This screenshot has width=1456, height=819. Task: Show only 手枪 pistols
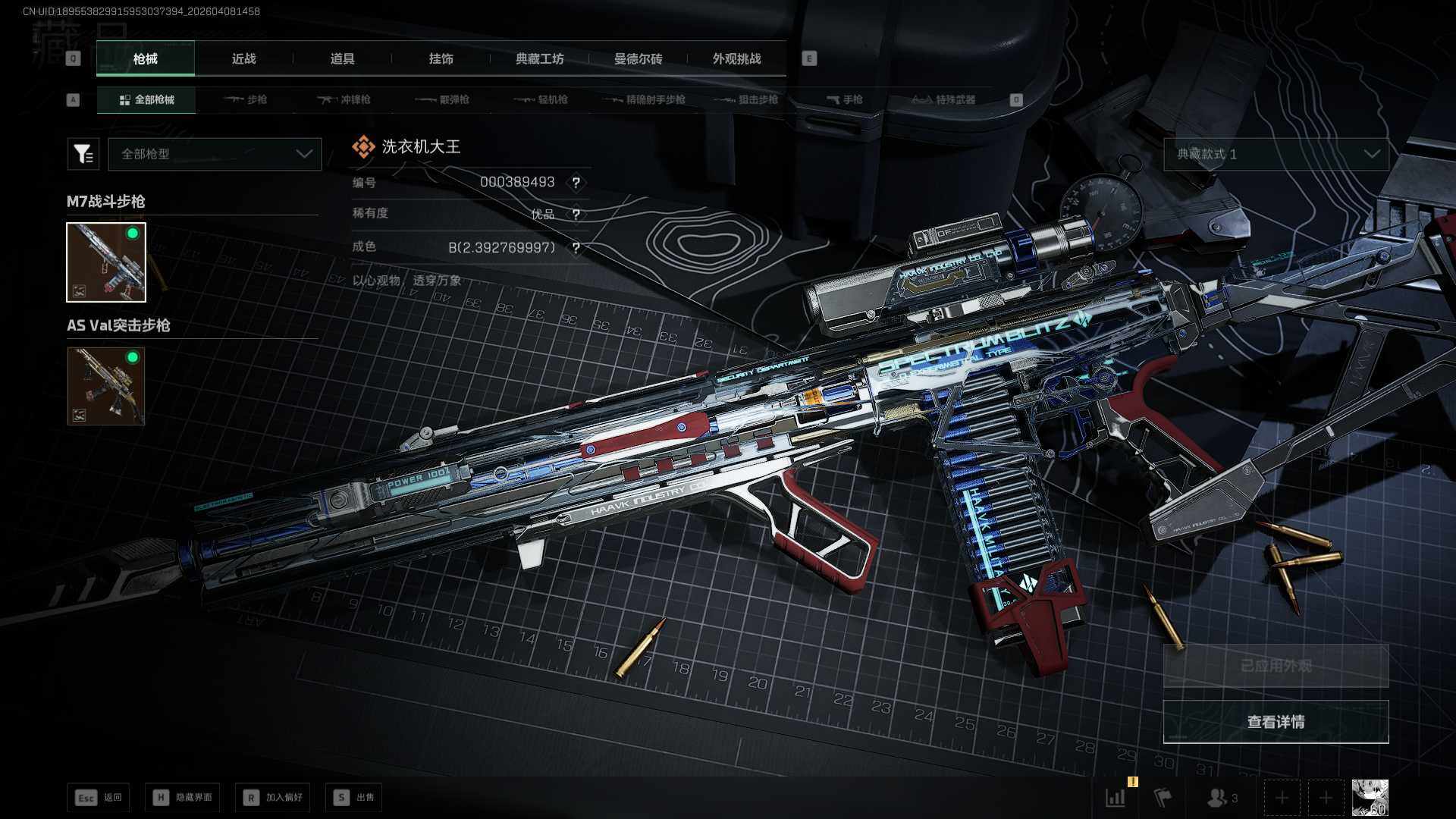(x=844, y=99)
